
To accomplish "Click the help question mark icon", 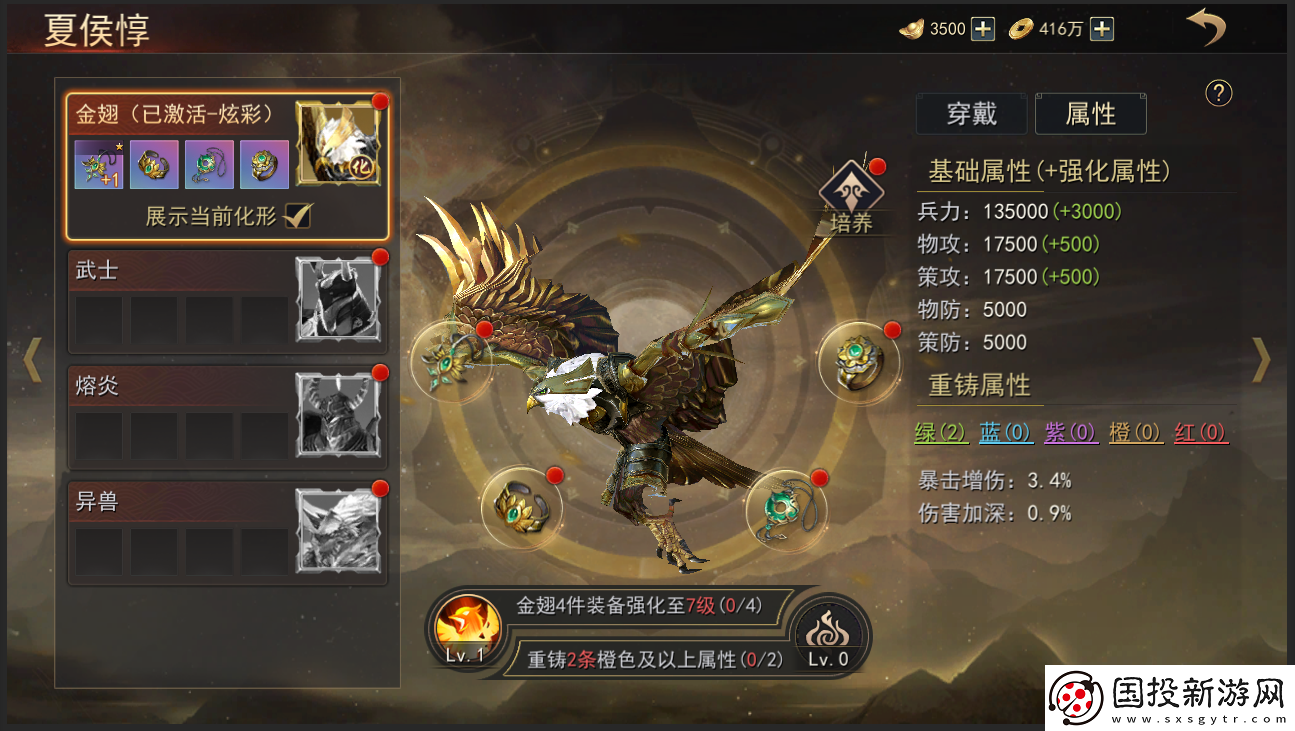I will click(1217, 94).
